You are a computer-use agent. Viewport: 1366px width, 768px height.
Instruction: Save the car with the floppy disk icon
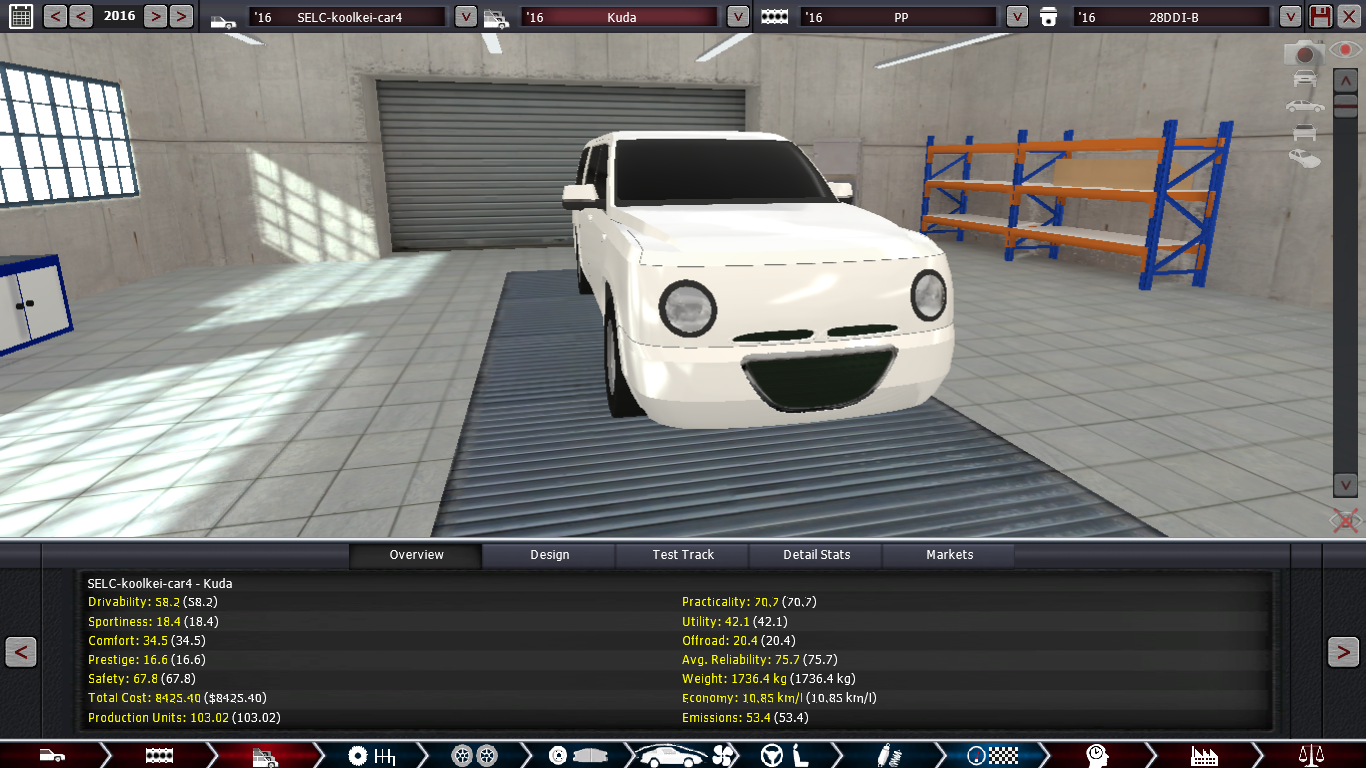[x=1321, y=16]
